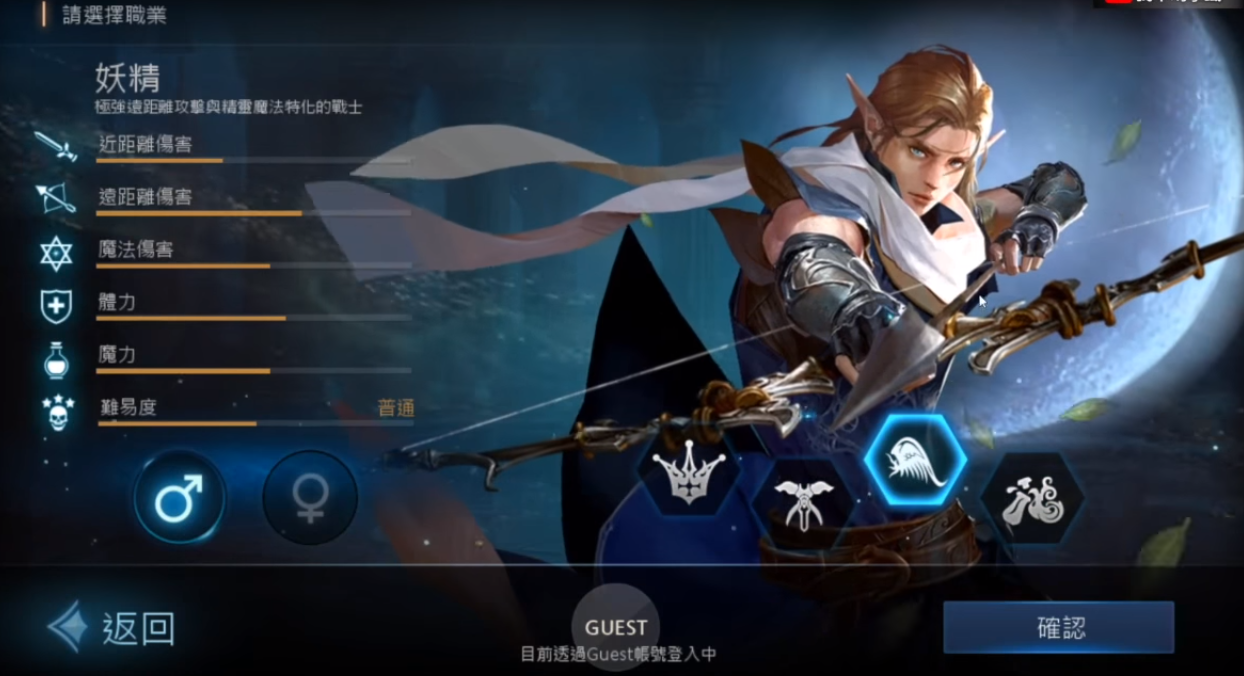Confirm the class selection with 確認
1244x676 pixels.
(x=1058, y=628)
